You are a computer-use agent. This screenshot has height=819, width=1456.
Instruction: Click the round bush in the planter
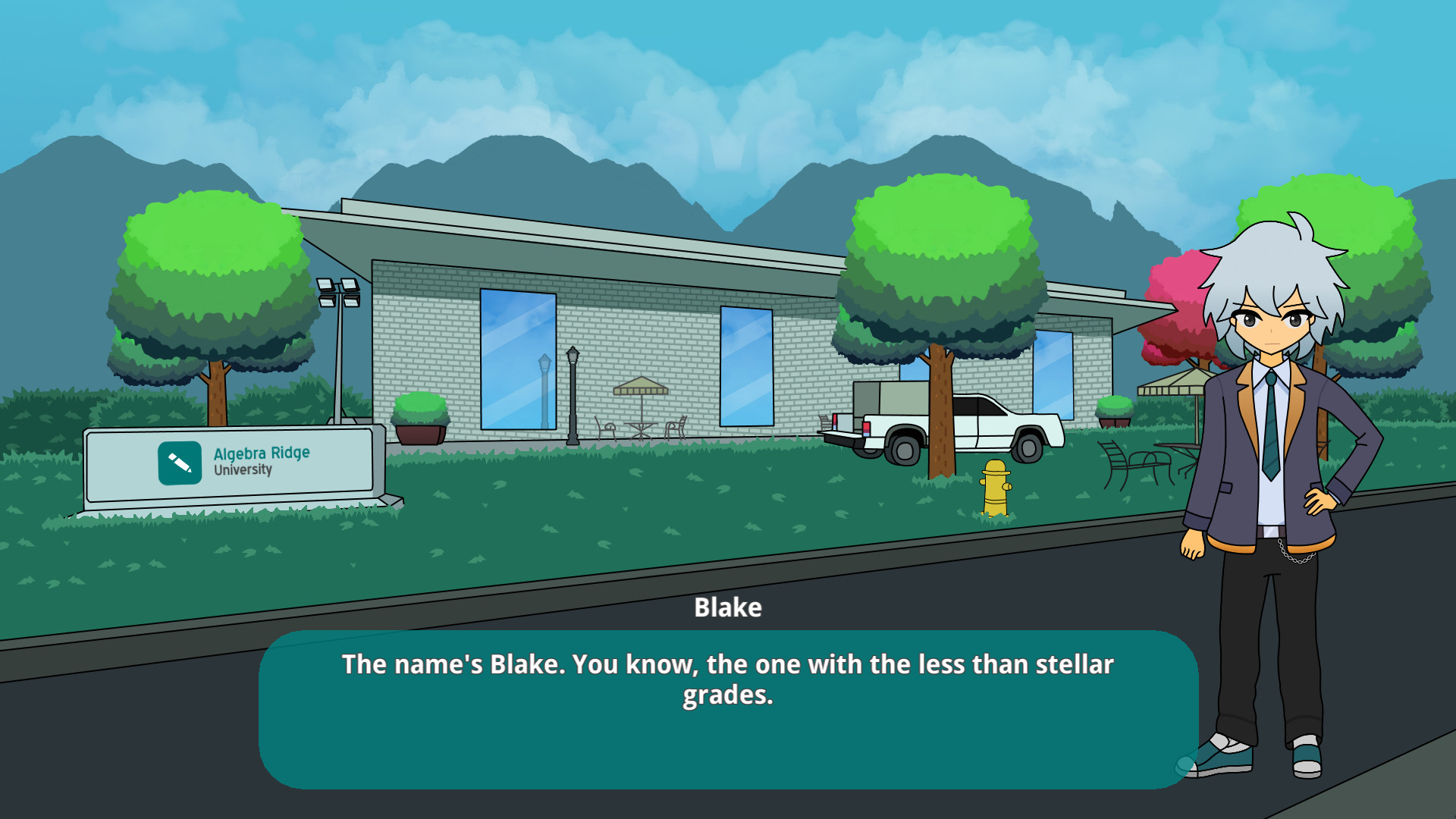pyautogui.click(x=420, y=406)
